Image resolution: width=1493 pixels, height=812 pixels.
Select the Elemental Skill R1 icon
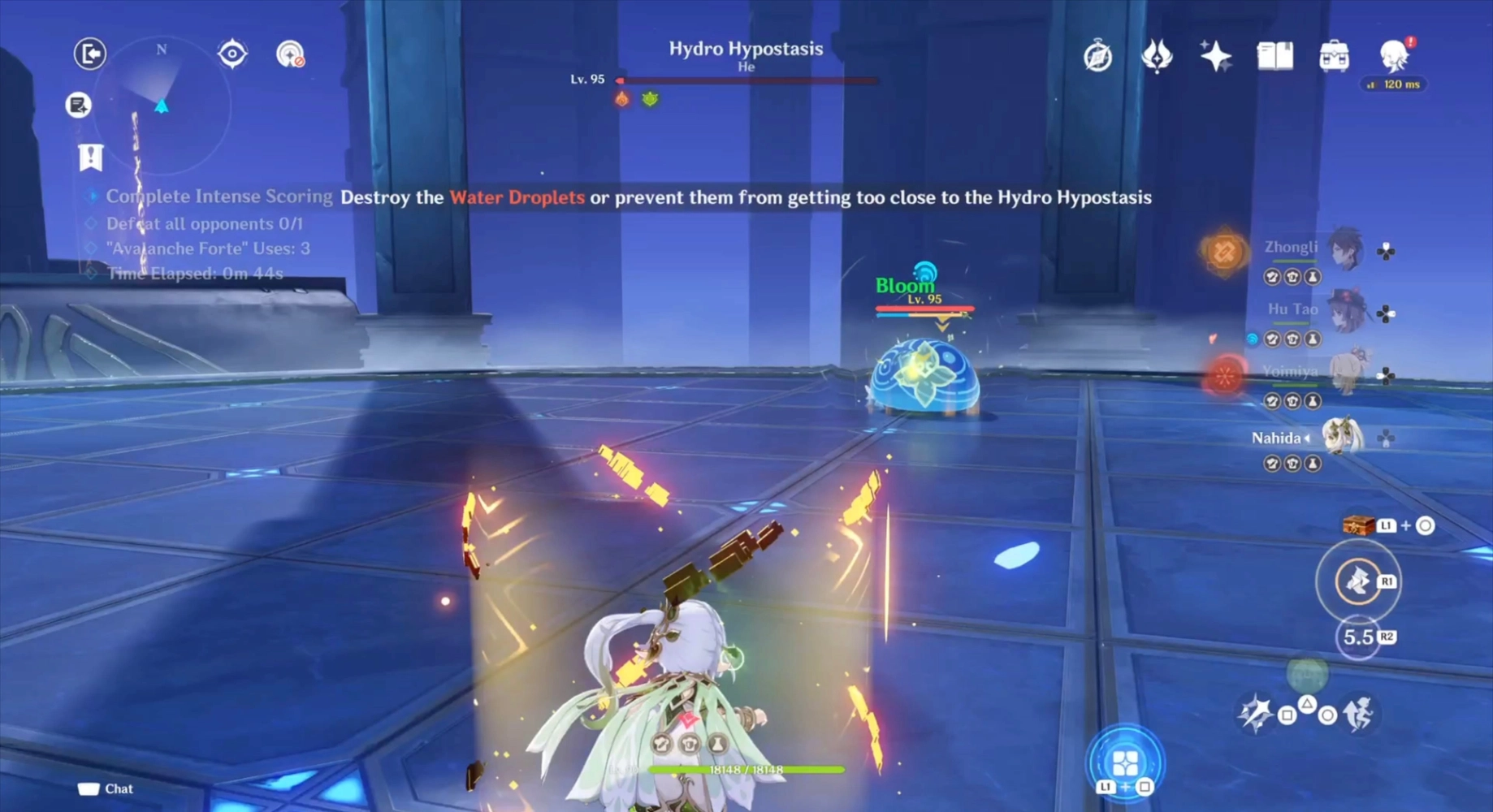click(x=1360, y=581)
